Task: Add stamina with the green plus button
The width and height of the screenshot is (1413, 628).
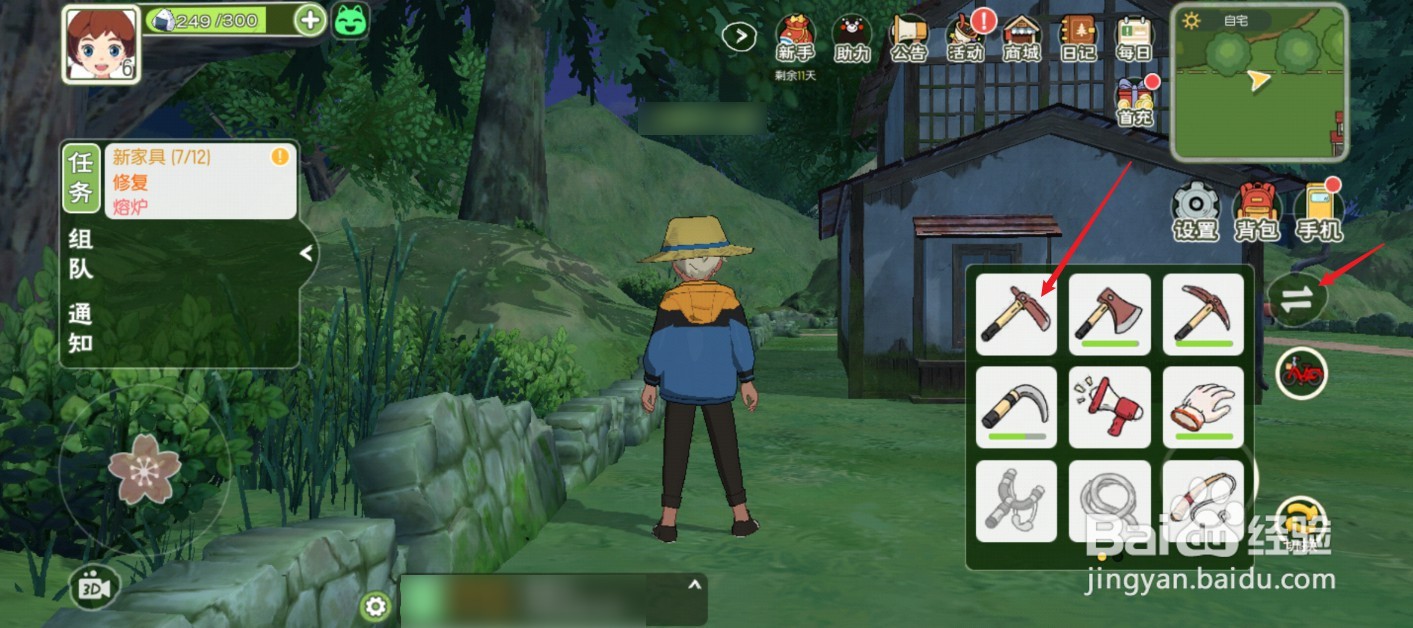Action: pyautogui.click(x=310, y=20)
